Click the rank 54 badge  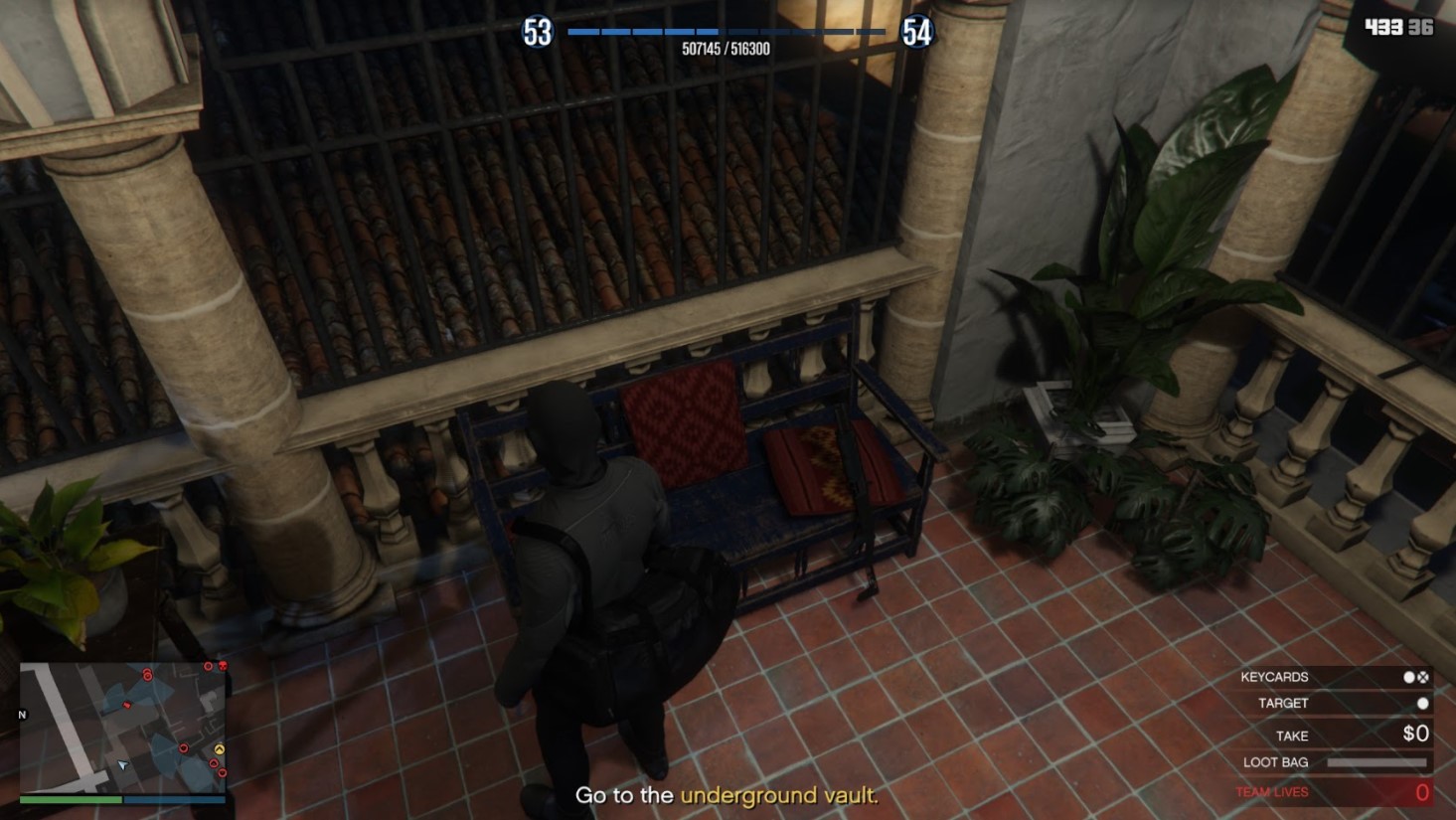pos(918,30)
